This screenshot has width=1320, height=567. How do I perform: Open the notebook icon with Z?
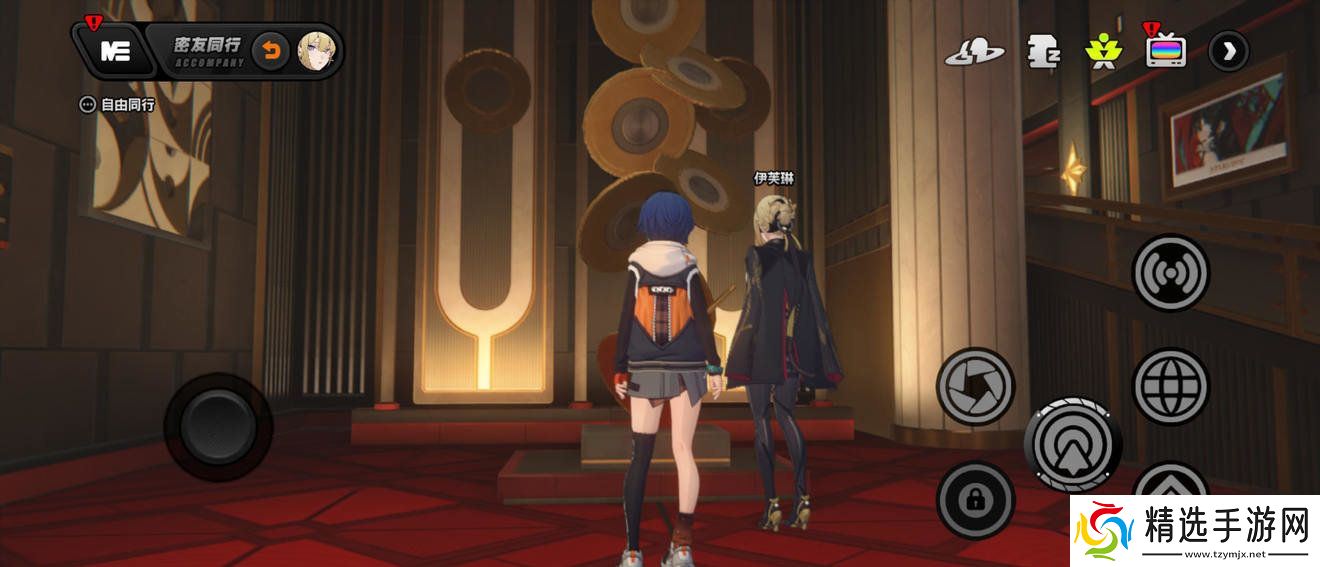(1043, 51)
